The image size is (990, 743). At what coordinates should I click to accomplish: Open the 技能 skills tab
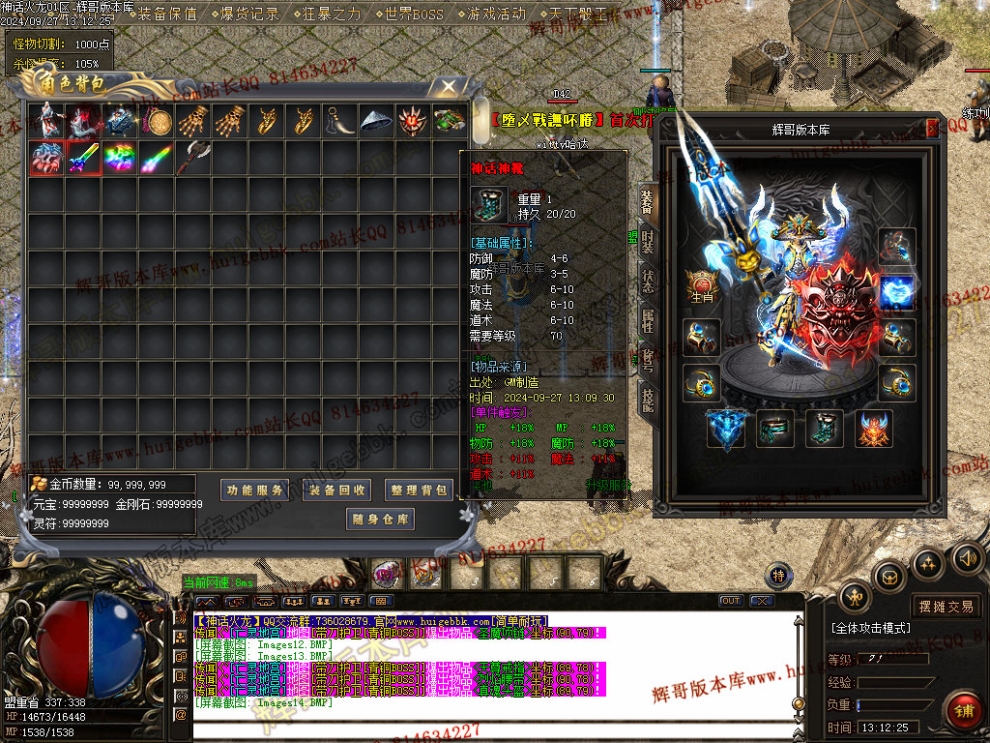pyautogui.click(x=647, y=399)
